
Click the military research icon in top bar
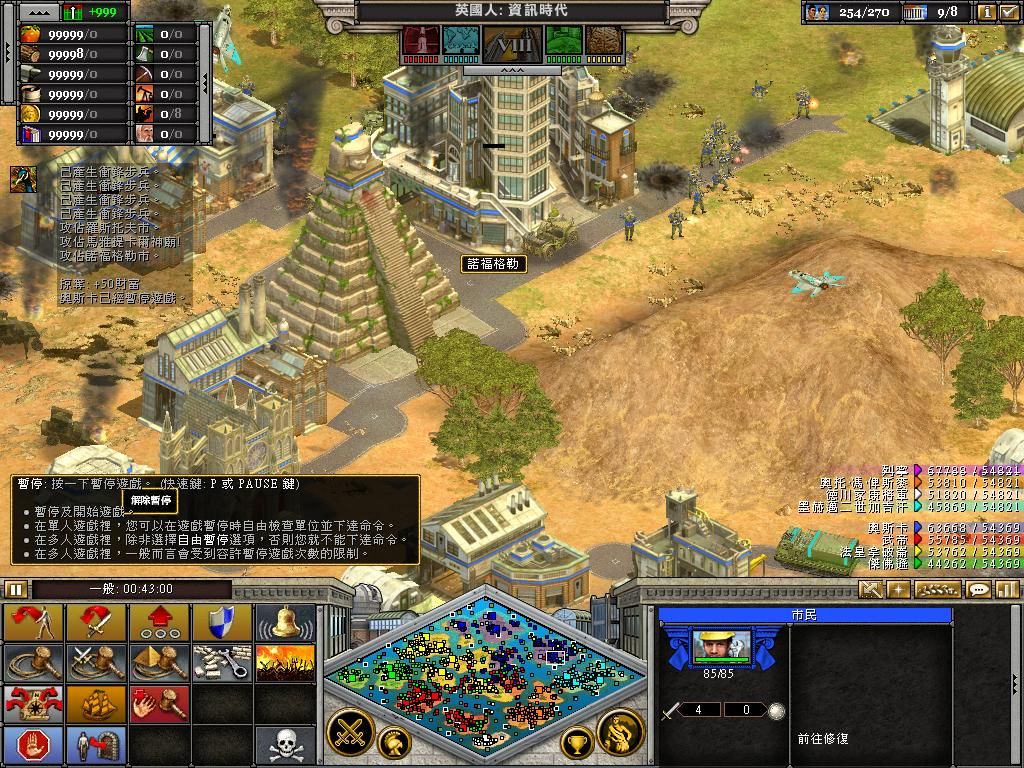tap(420, 41)
